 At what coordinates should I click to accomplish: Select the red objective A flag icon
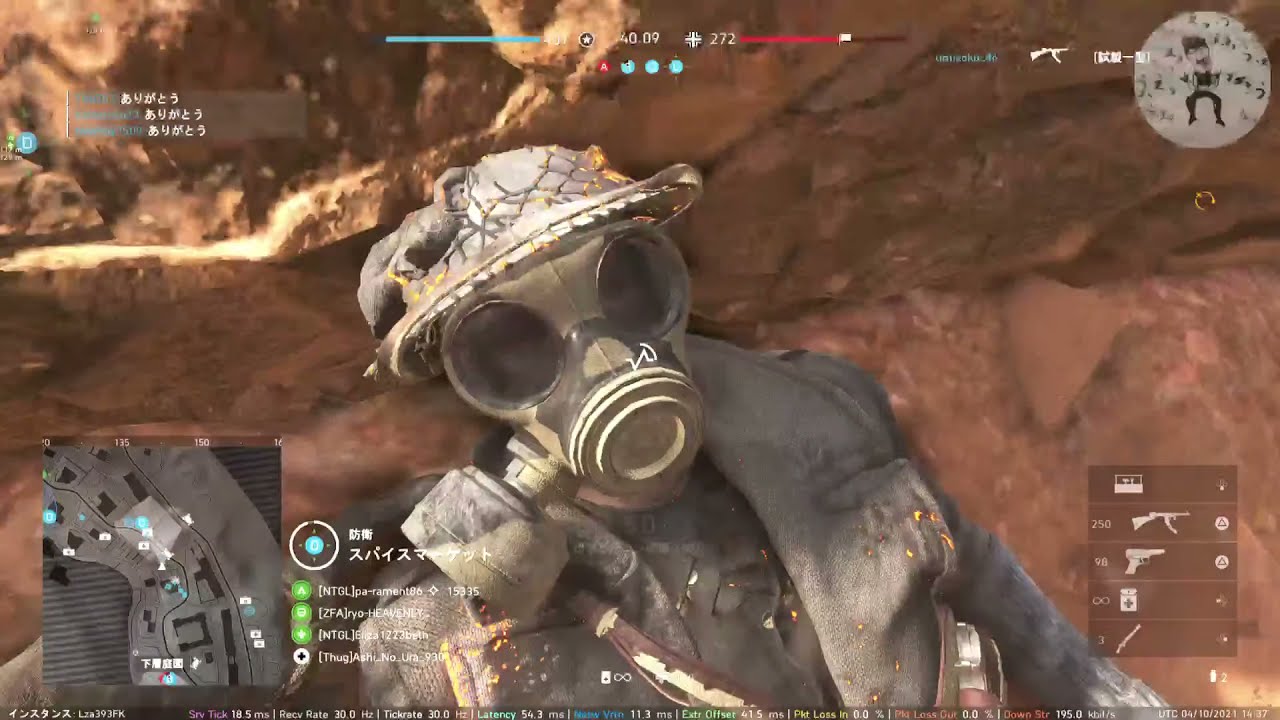click(604, 67)
